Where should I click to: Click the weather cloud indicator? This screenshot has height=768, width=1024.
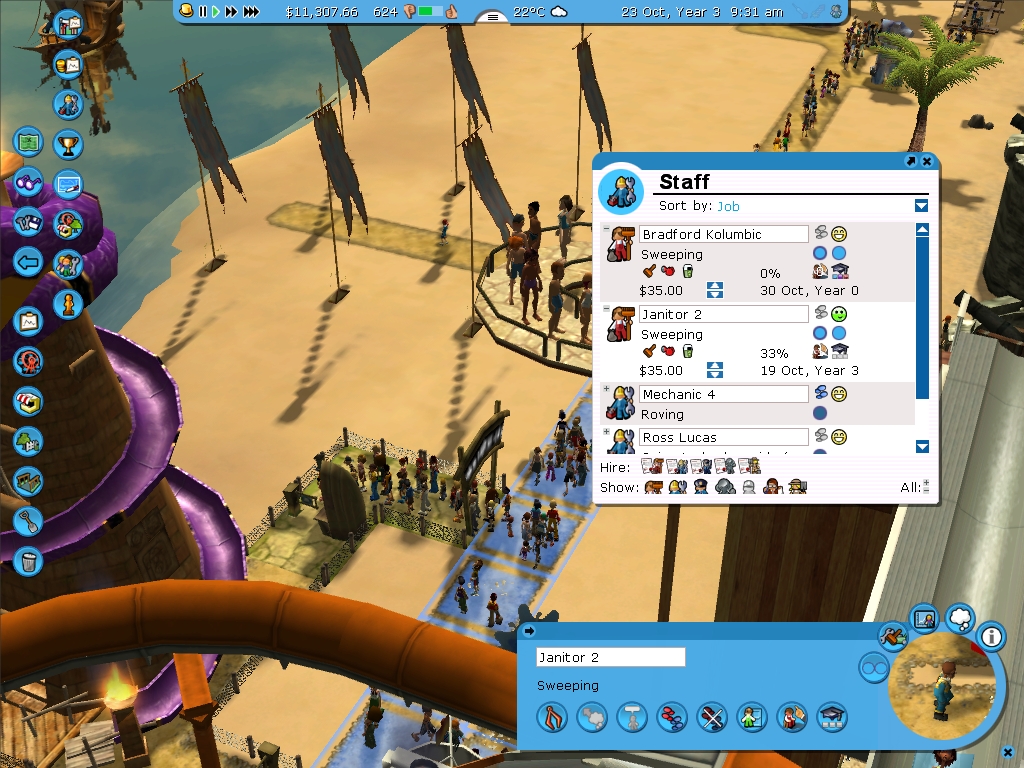[559, 12]
